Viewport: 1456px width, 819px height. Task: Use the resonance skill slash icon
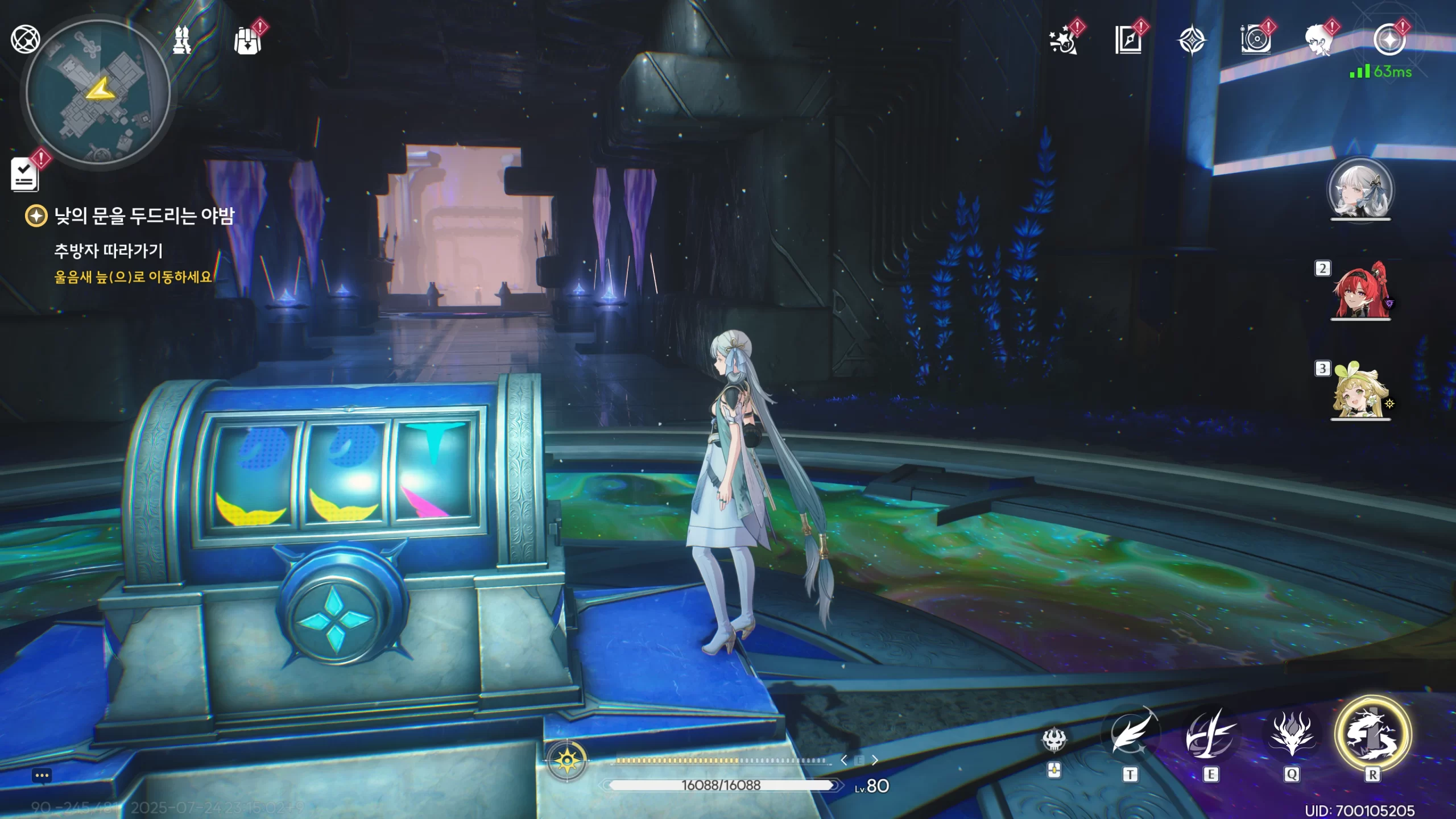pyautogui.click(x=1210, y=736)
